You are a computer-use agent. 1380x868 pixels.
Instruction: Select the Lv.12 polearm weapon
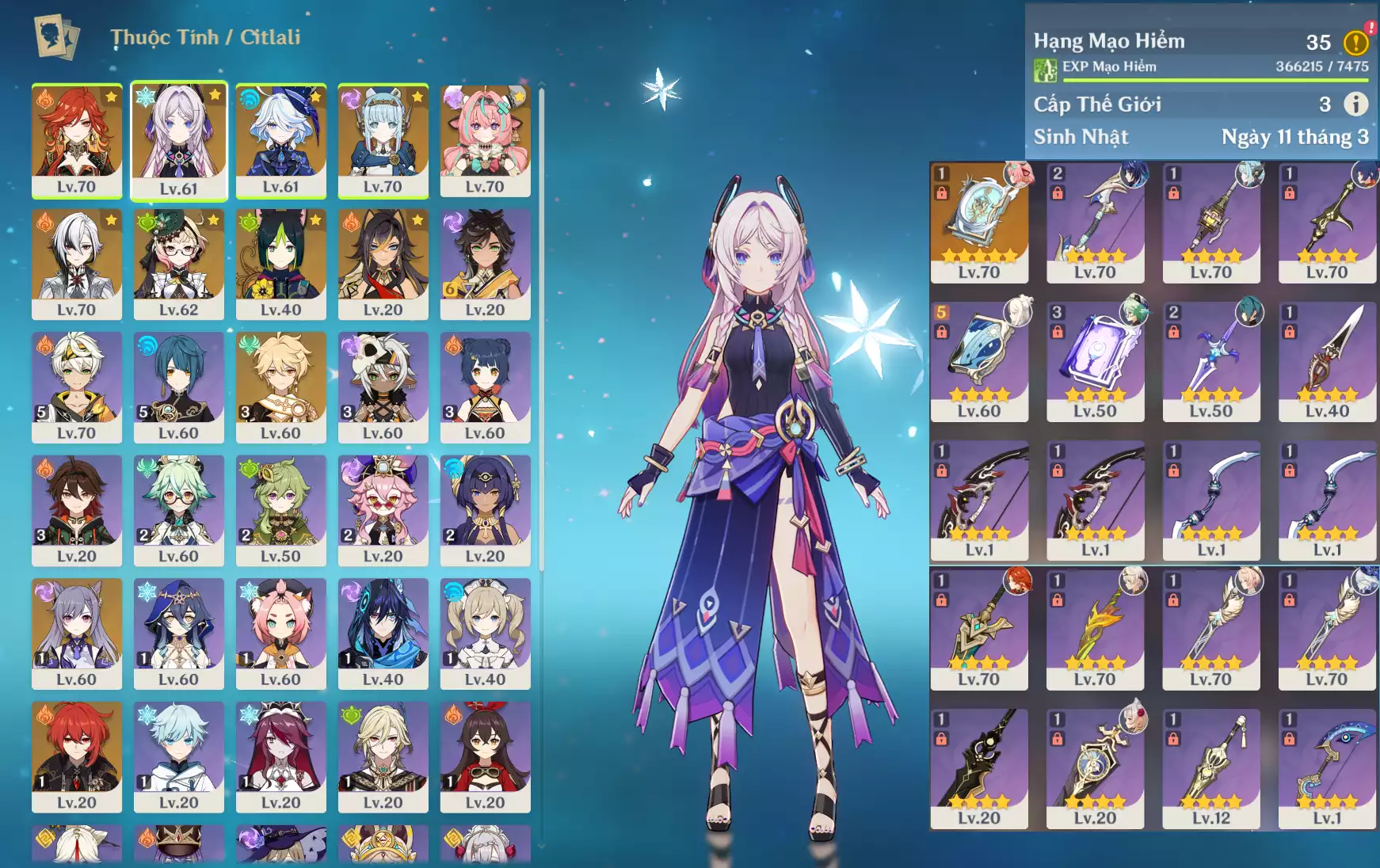click(x=1210, y=767)
